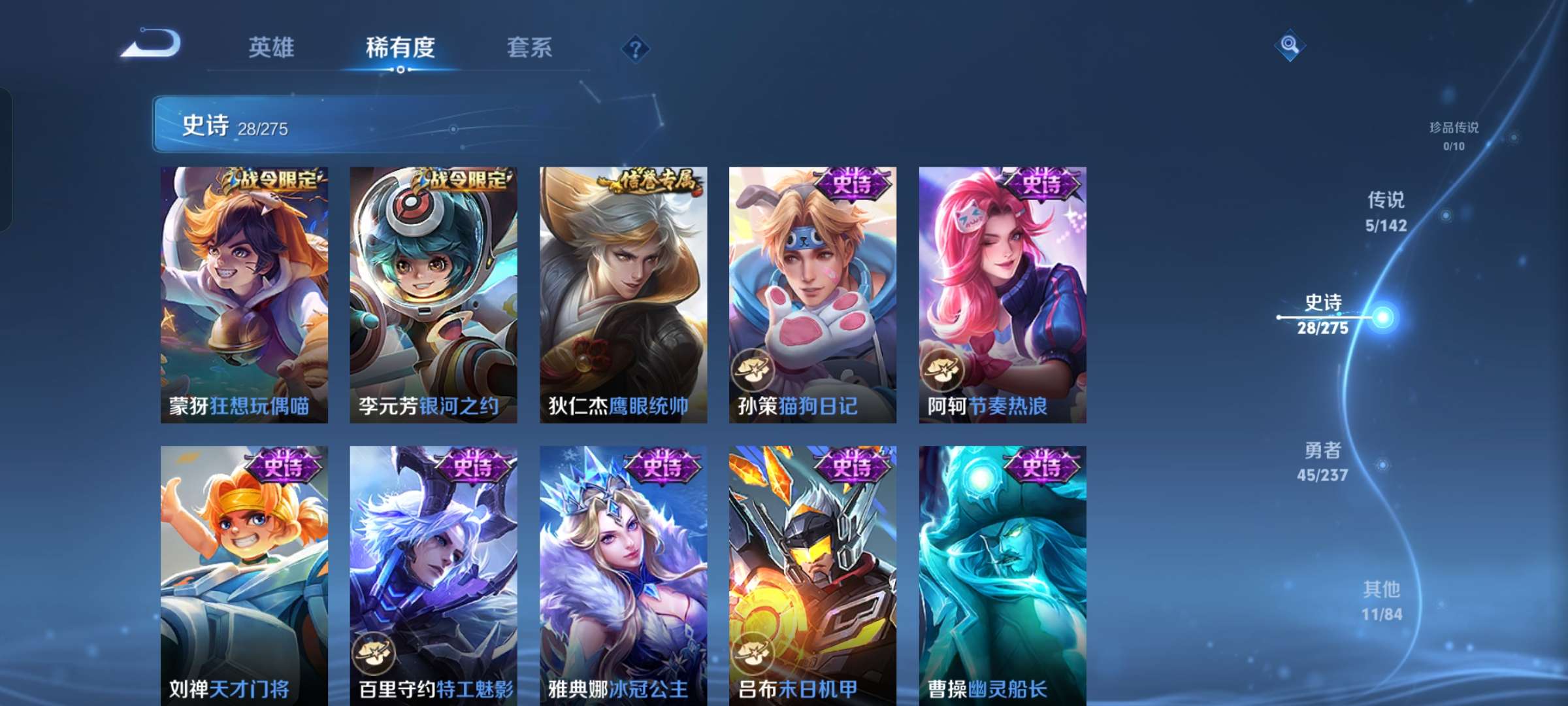
Task: Switch to the 英雄 tab
Action: 272,47
